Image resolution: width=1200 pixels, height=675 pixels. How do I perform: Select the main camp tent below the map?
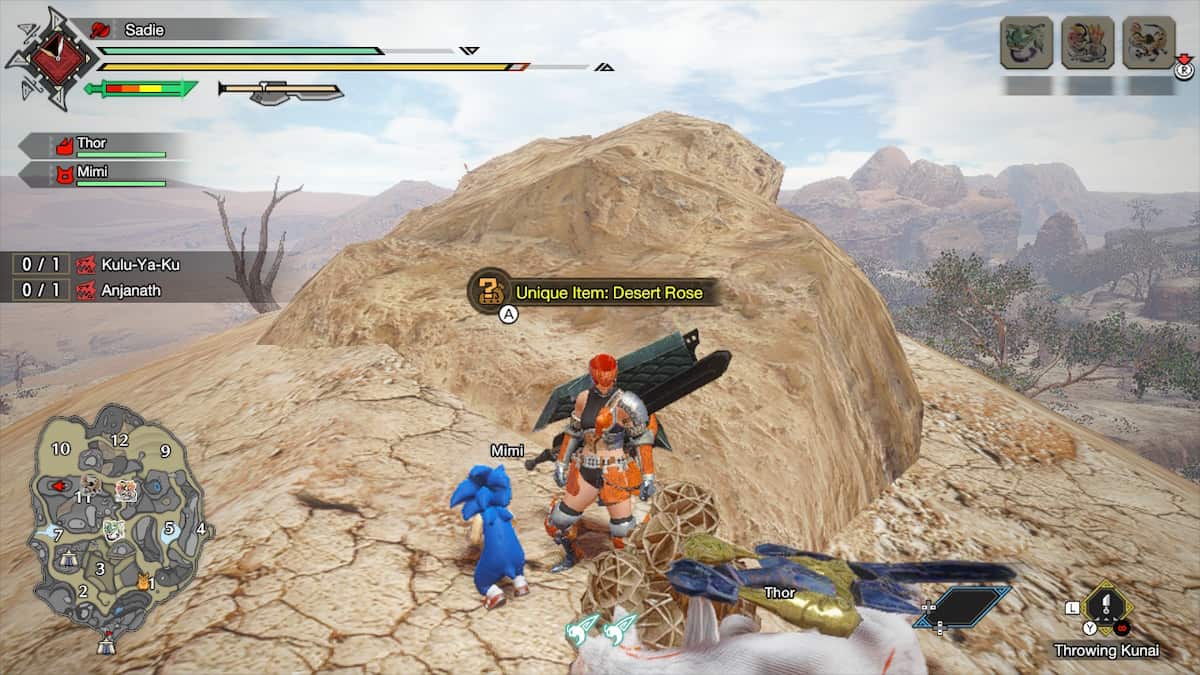coord(106,644)
